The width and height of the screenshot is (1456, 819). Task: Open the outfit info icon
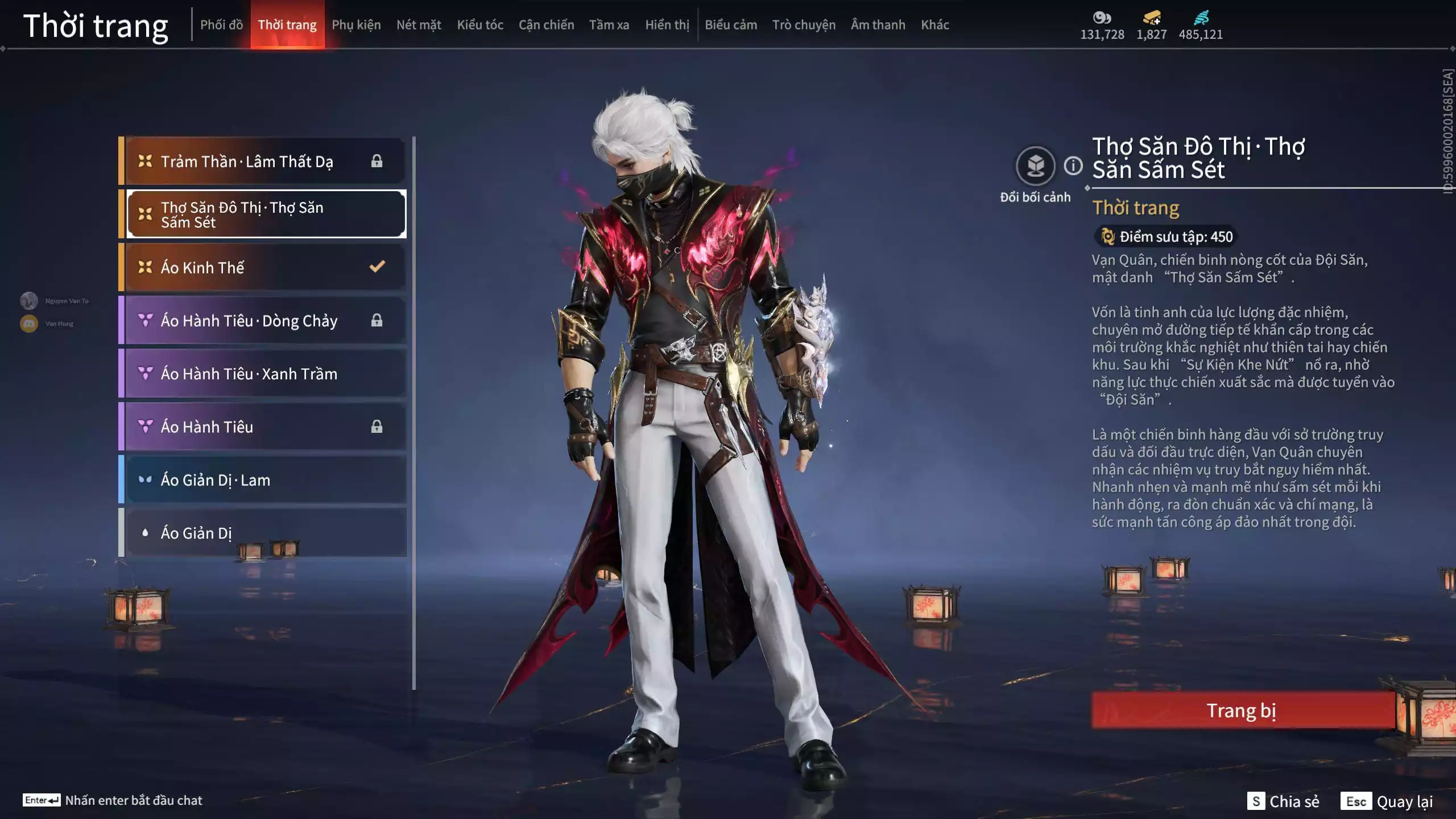1073,166
